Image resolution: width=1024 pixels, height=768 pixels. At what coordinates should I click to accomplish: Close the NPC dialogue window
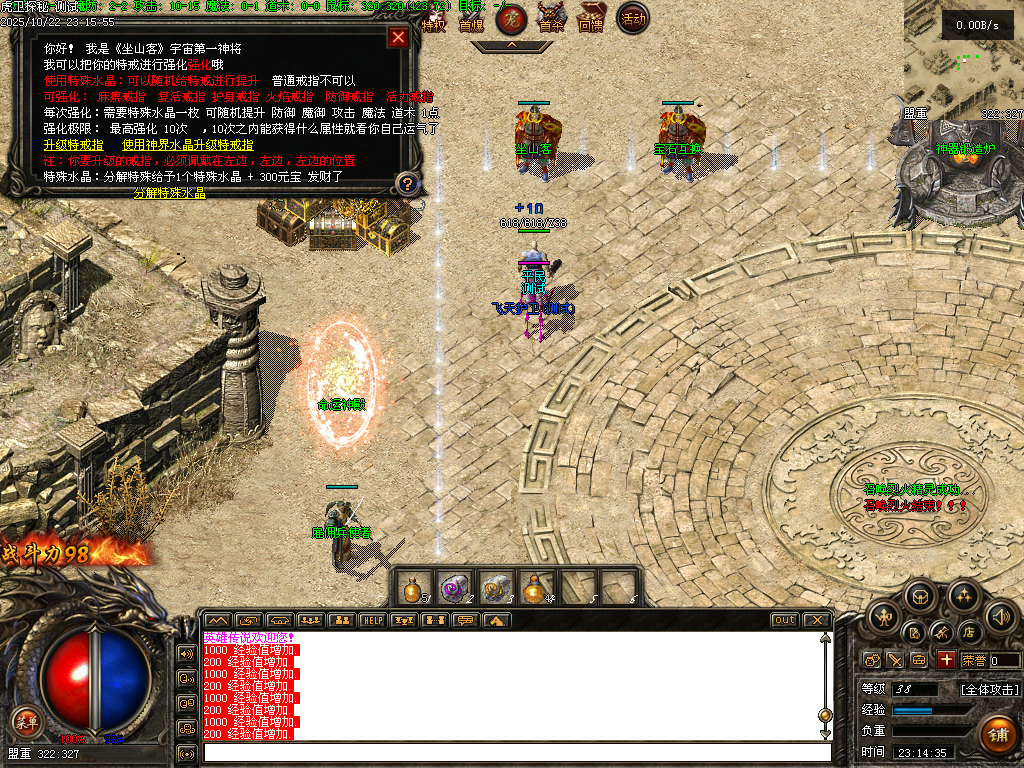[398, 38]
